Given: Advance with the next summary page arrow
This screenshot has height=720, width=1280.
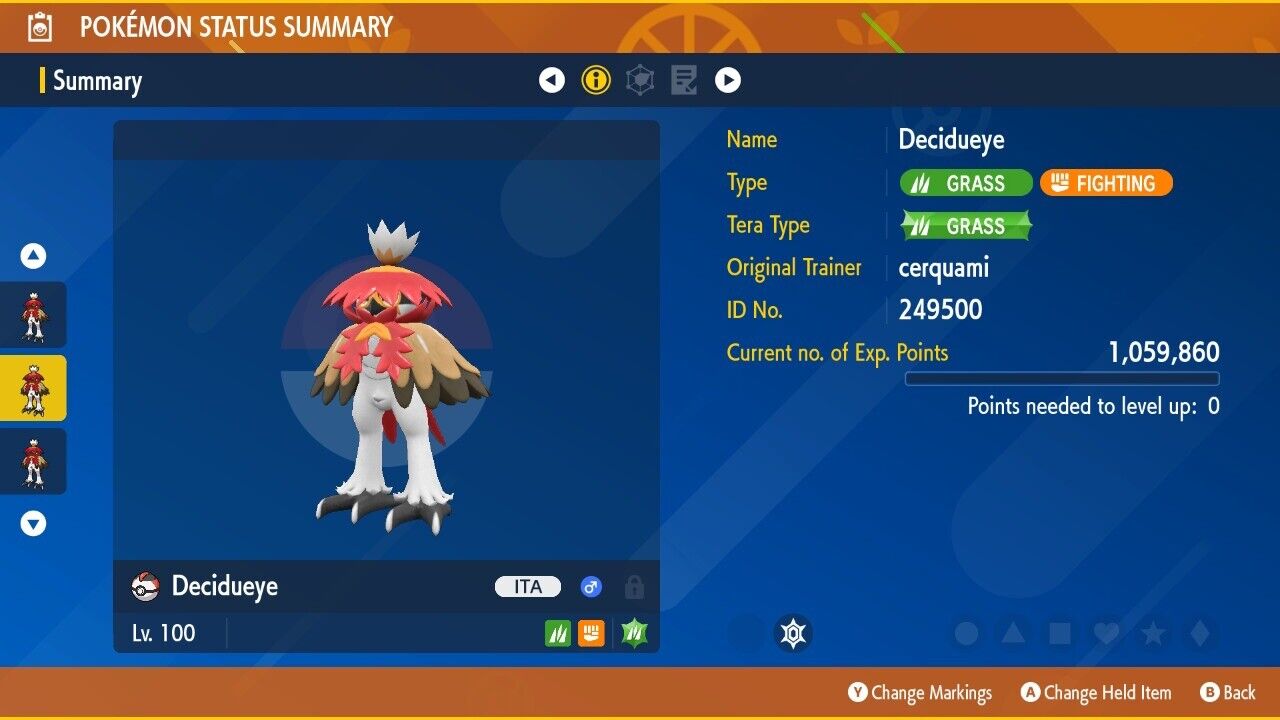Looking at the screenshot, I should 728,80.
